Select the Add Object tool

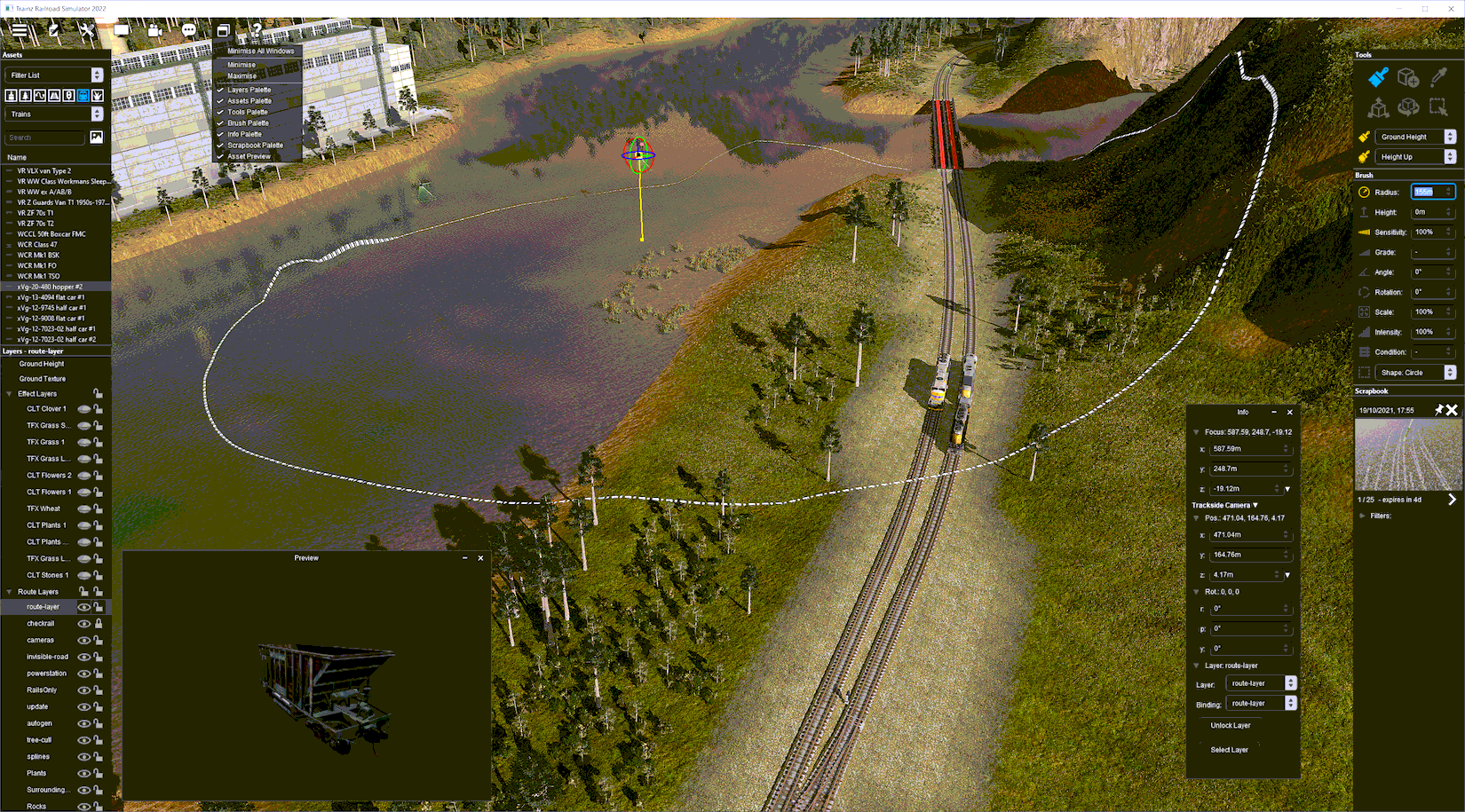pyautogui.click(x=1409, y=78)
